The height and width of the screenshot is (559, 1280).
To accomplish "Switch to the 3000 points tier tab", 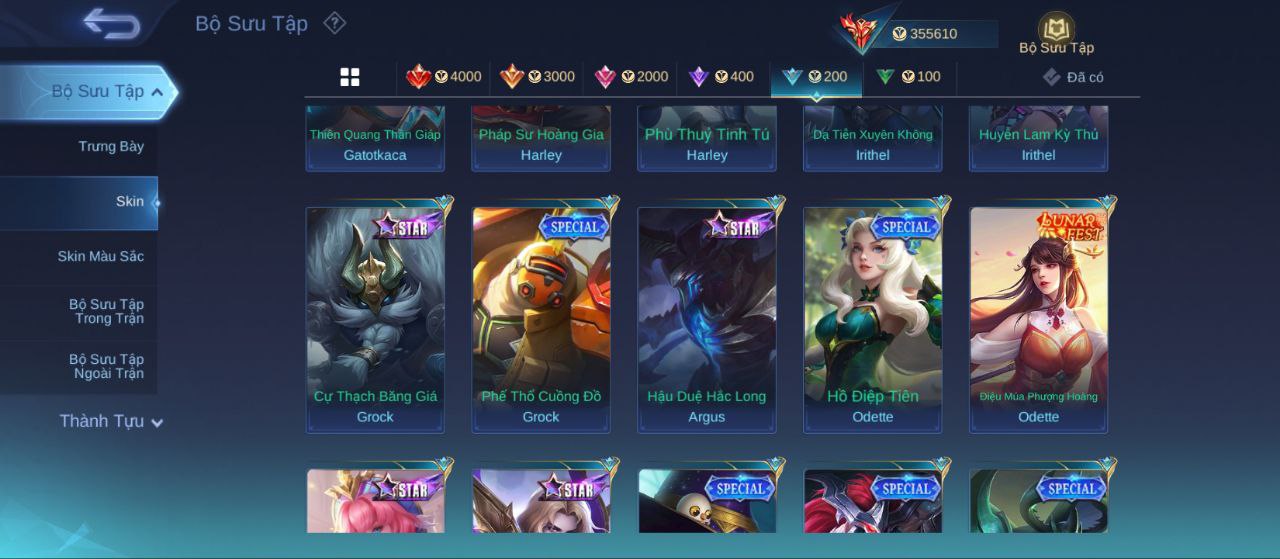I will pos(538,77).
